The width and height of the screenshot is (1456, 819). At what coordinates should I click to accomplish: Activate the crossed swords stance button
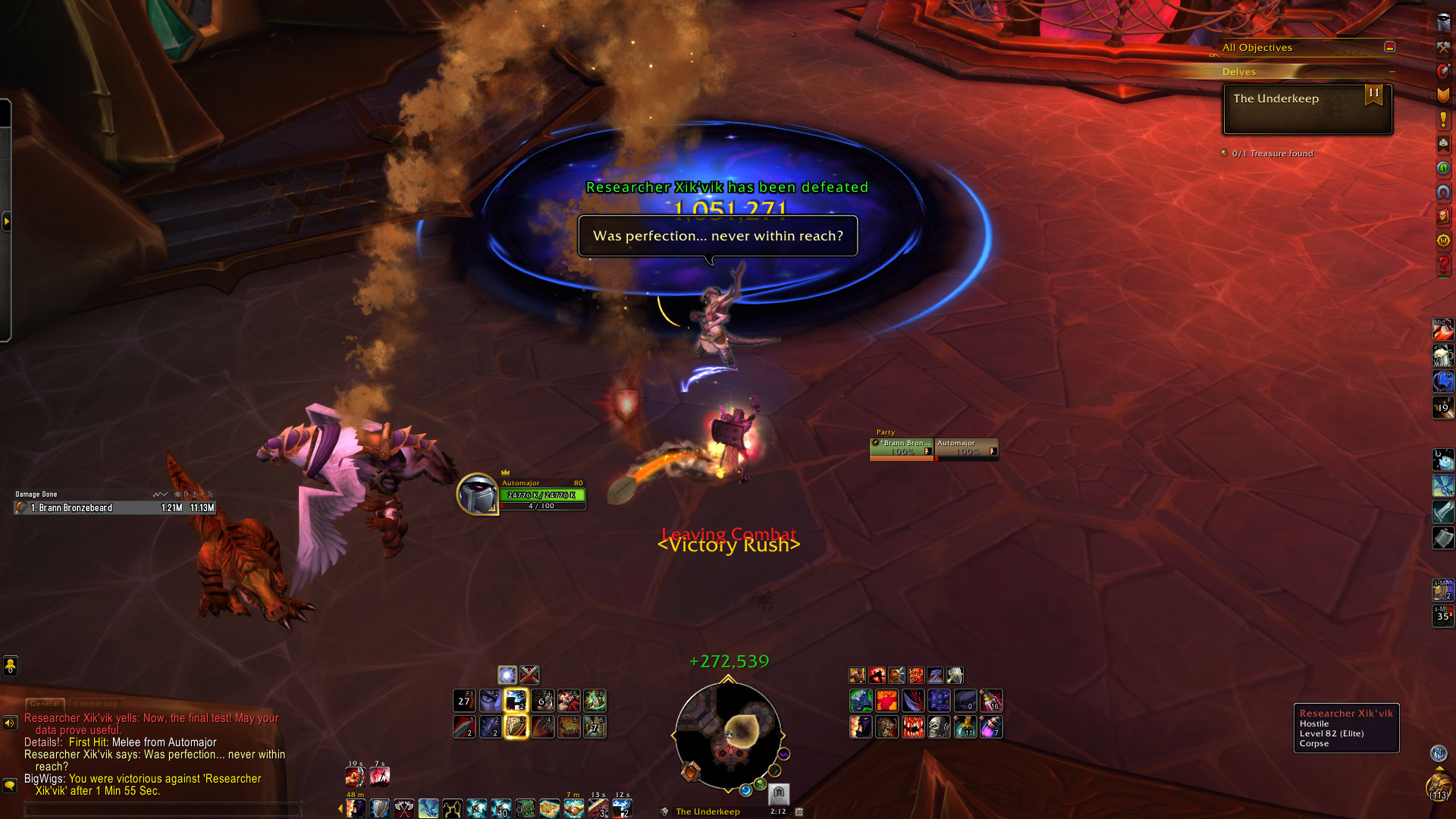tap(529, 674)
